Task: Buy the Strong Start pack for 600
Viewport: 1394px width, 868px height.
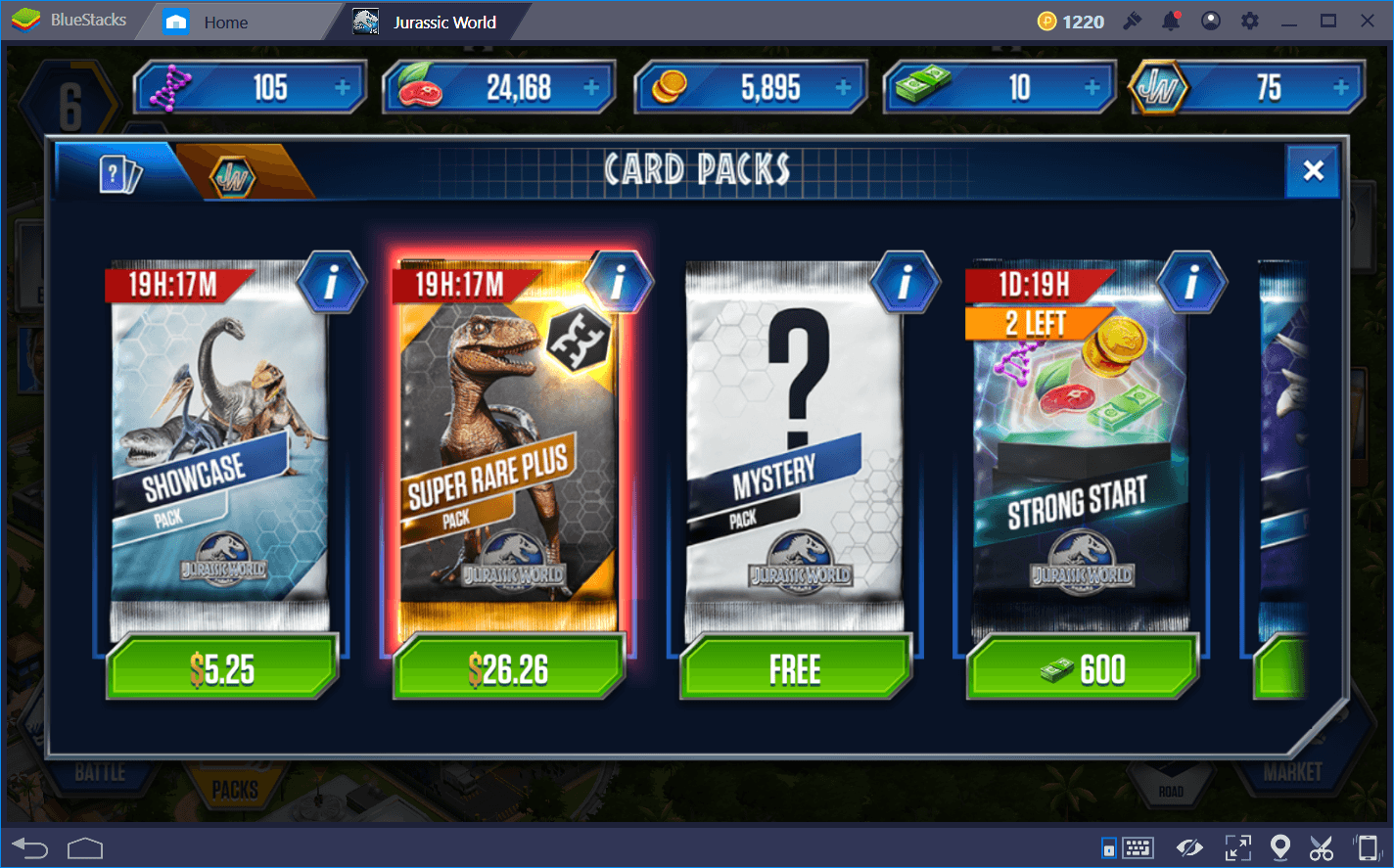Action: click(1082, 668)
